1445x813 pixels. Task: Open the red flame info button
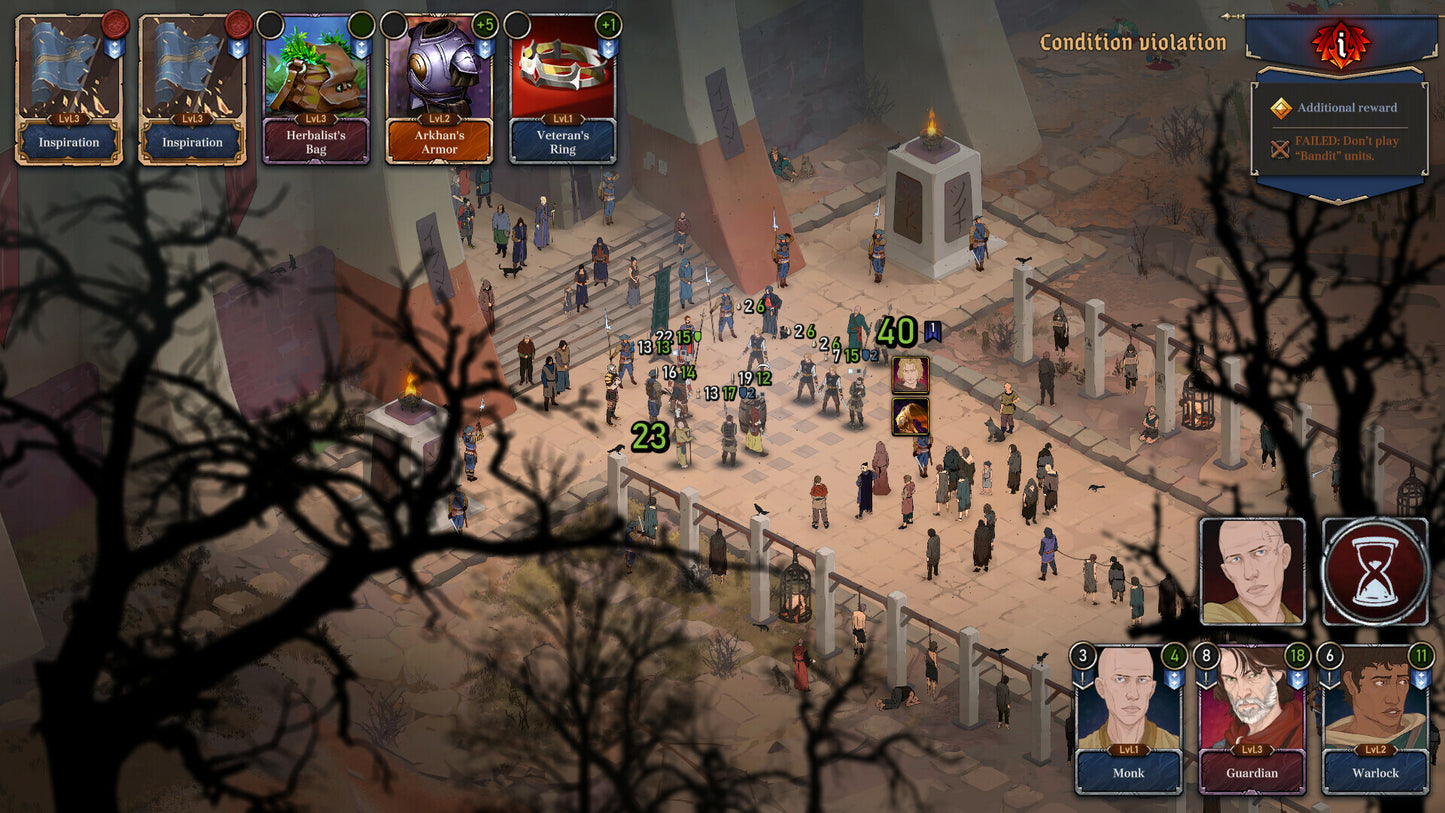1338,43
